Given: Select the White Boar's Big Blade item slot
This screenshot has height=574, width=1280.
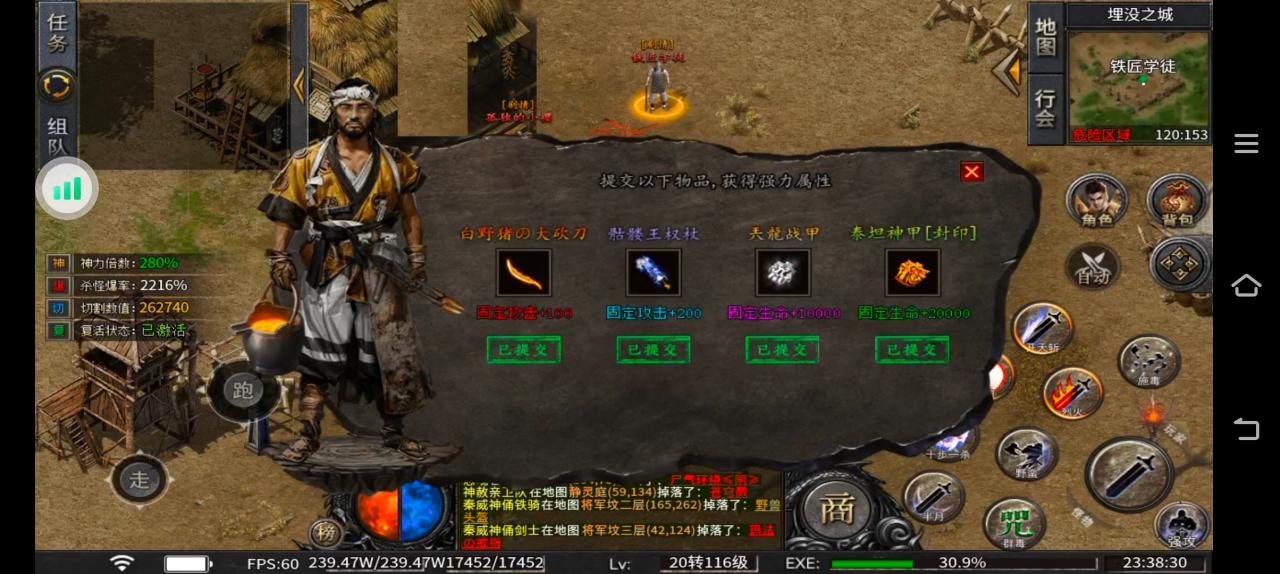Looking at the screenshot, I should [x=523, y=272].
